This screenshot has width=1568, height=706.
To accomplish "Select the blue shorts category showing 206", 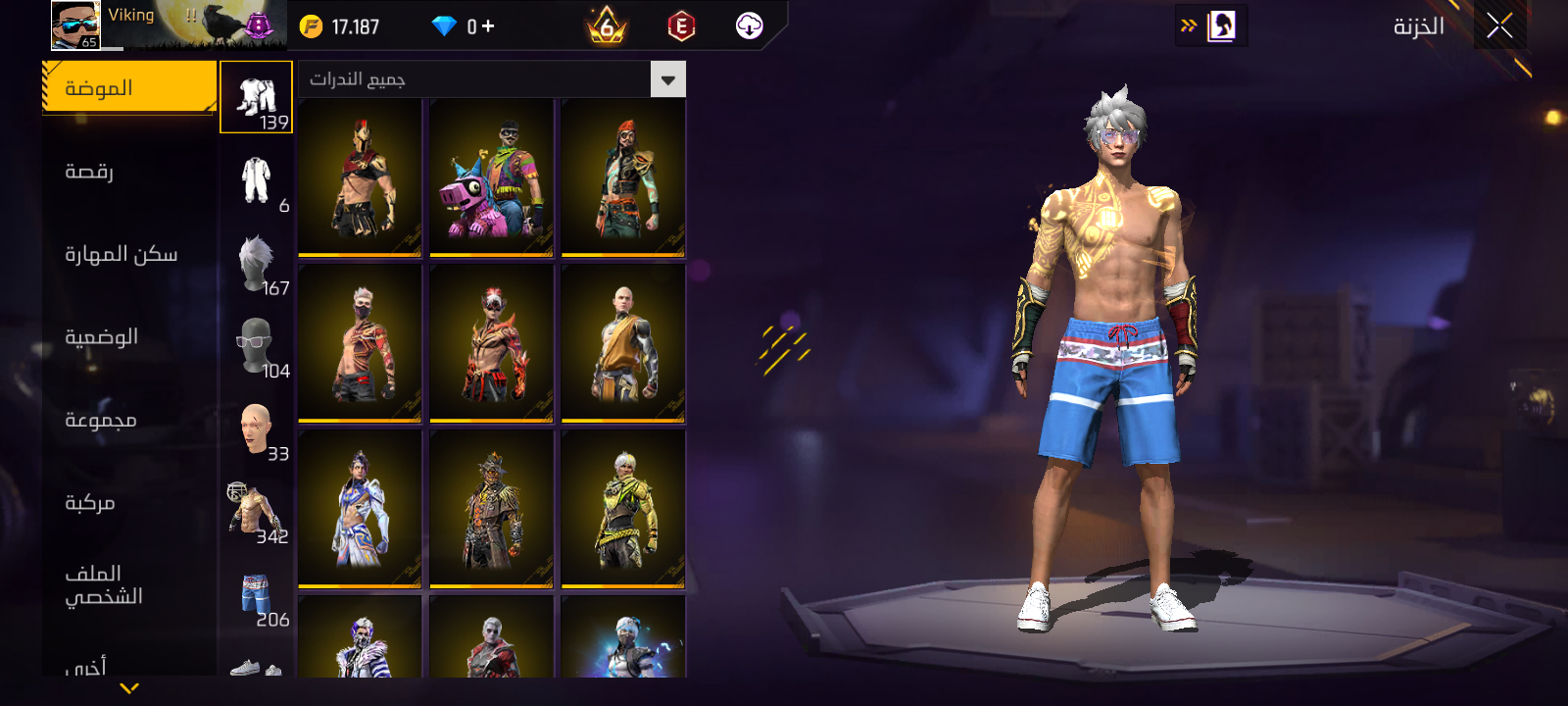I will (257, 595).
